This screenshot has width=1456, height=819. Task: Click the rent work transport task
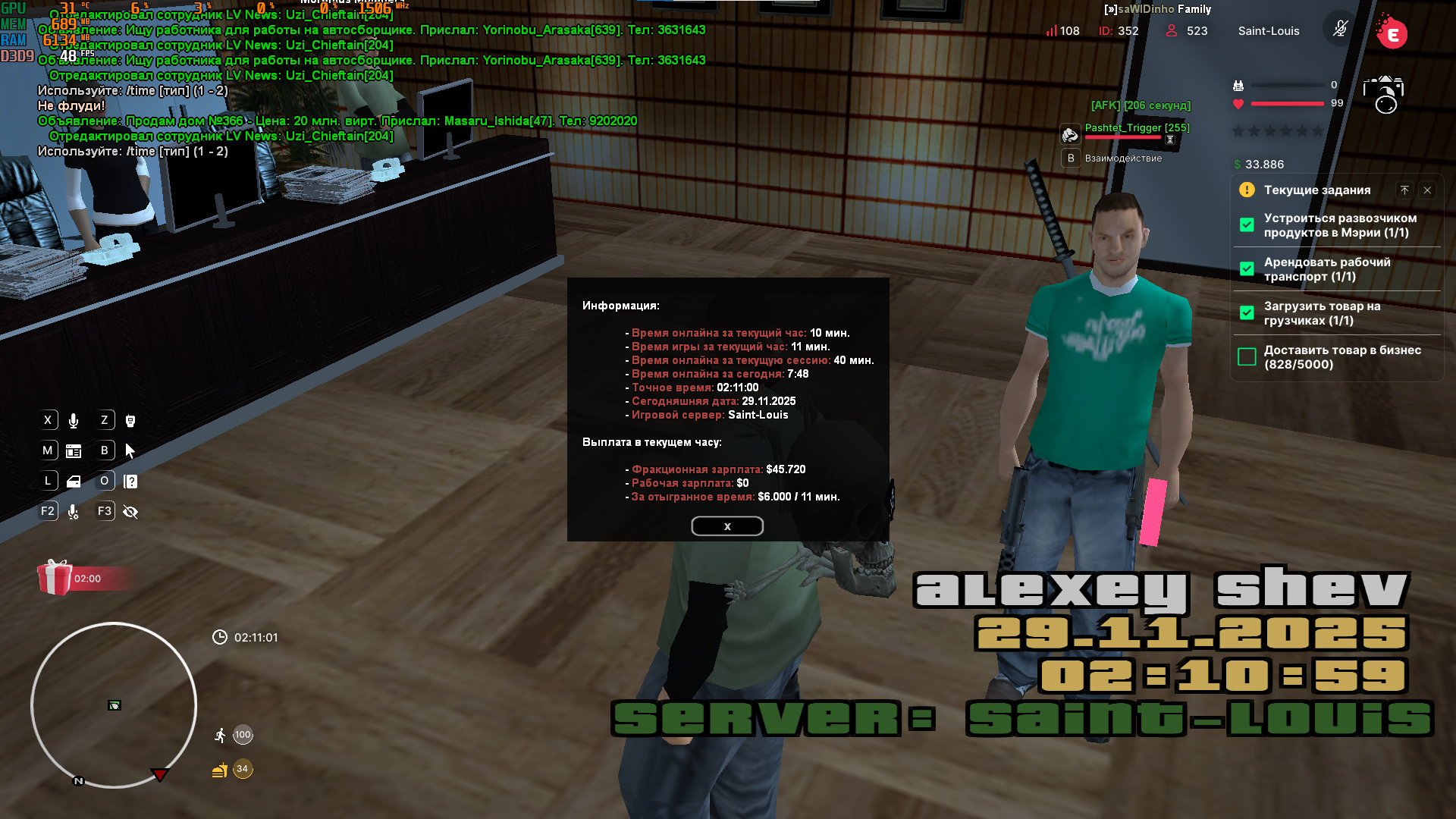(x=1326, y=269)
